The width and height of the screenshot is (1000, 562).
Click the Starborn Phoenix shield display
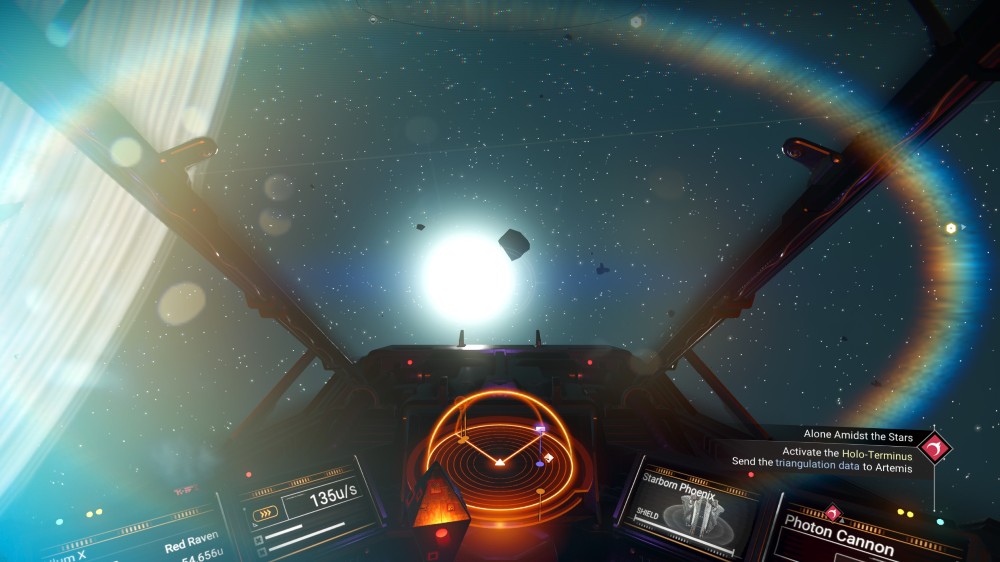(690, 511)
